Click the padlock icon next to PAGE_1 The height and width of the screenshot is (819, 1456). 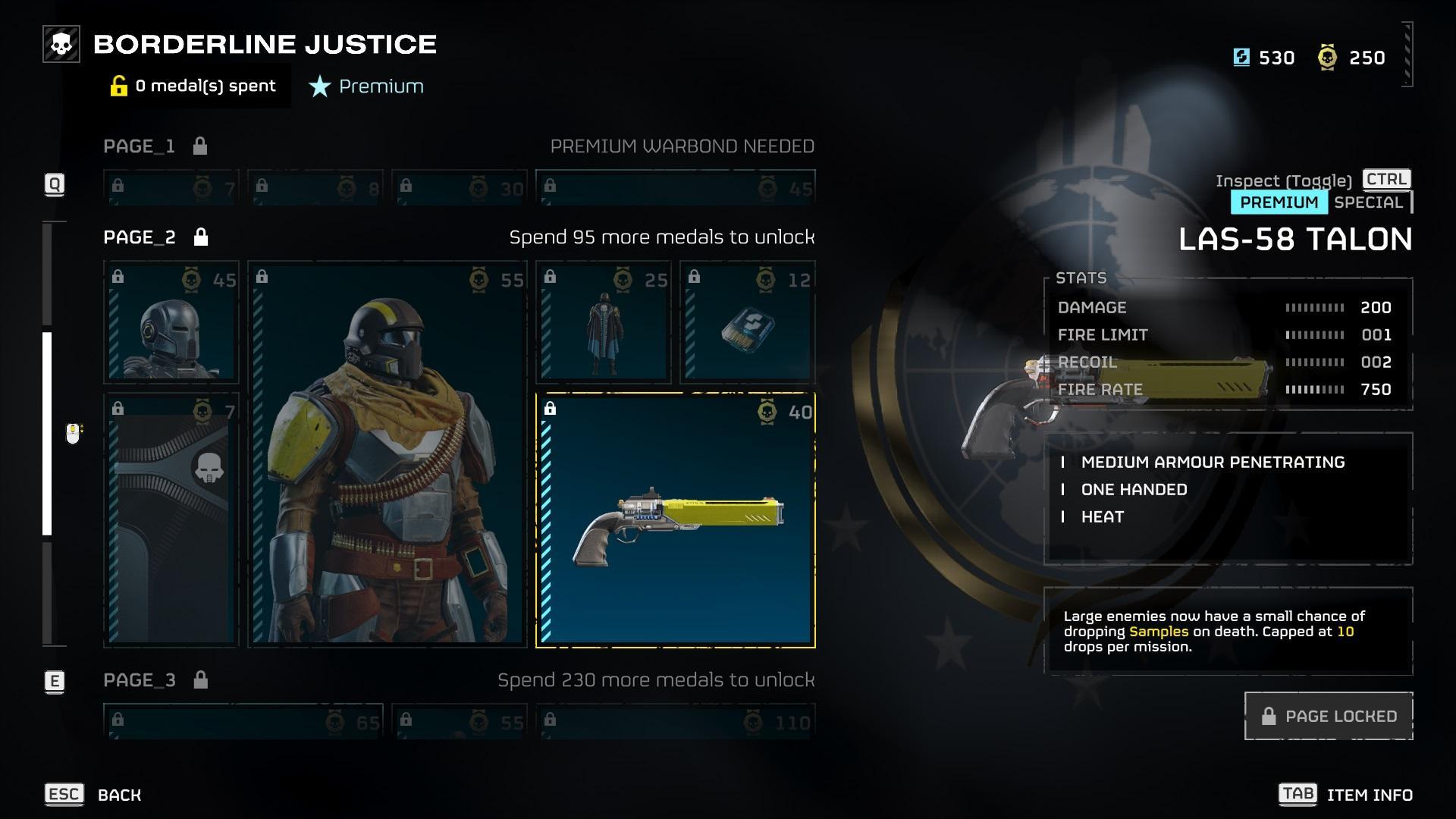click(199, 146)
